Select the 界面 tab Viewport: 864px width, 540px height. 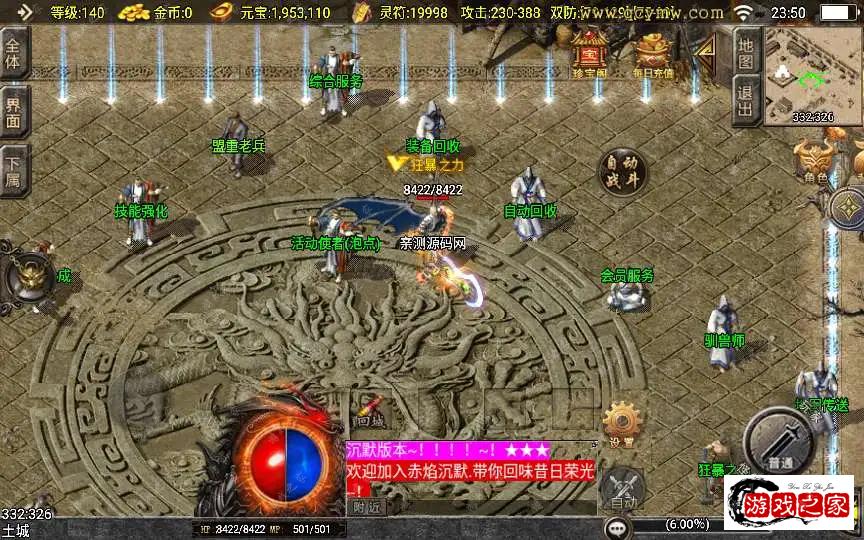pos(14,111)
